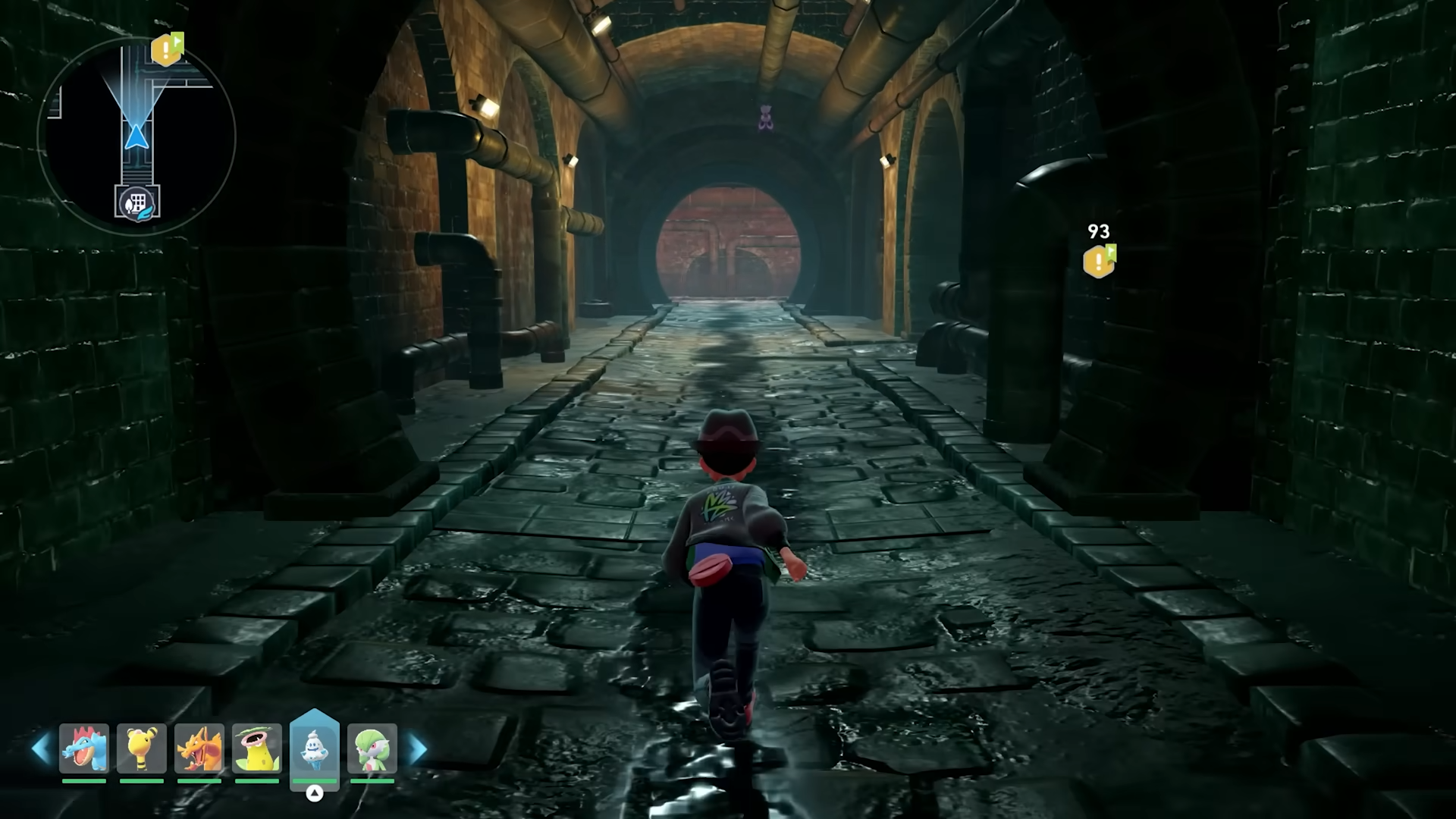
Task: Select Feraligatr in the party bar
Action: coord(84,749)
